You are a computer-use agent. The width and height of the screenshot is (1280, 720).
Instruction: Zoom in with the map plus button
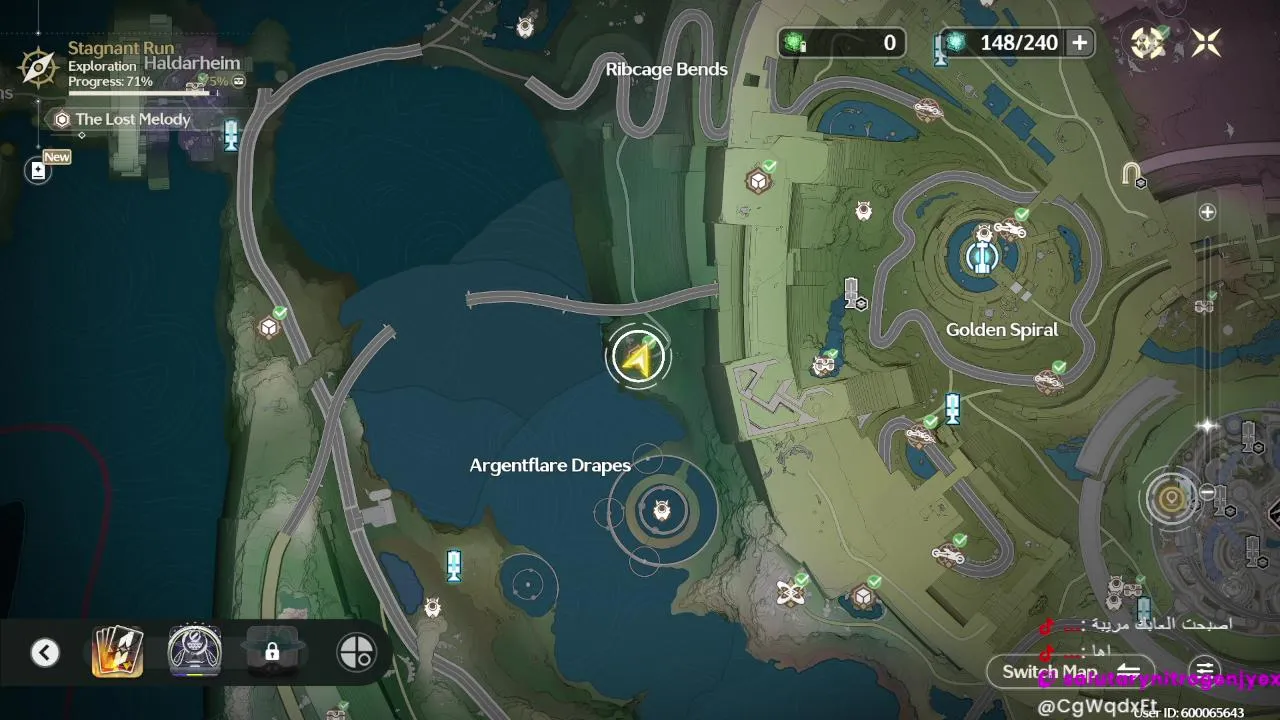click(1207, 212)
